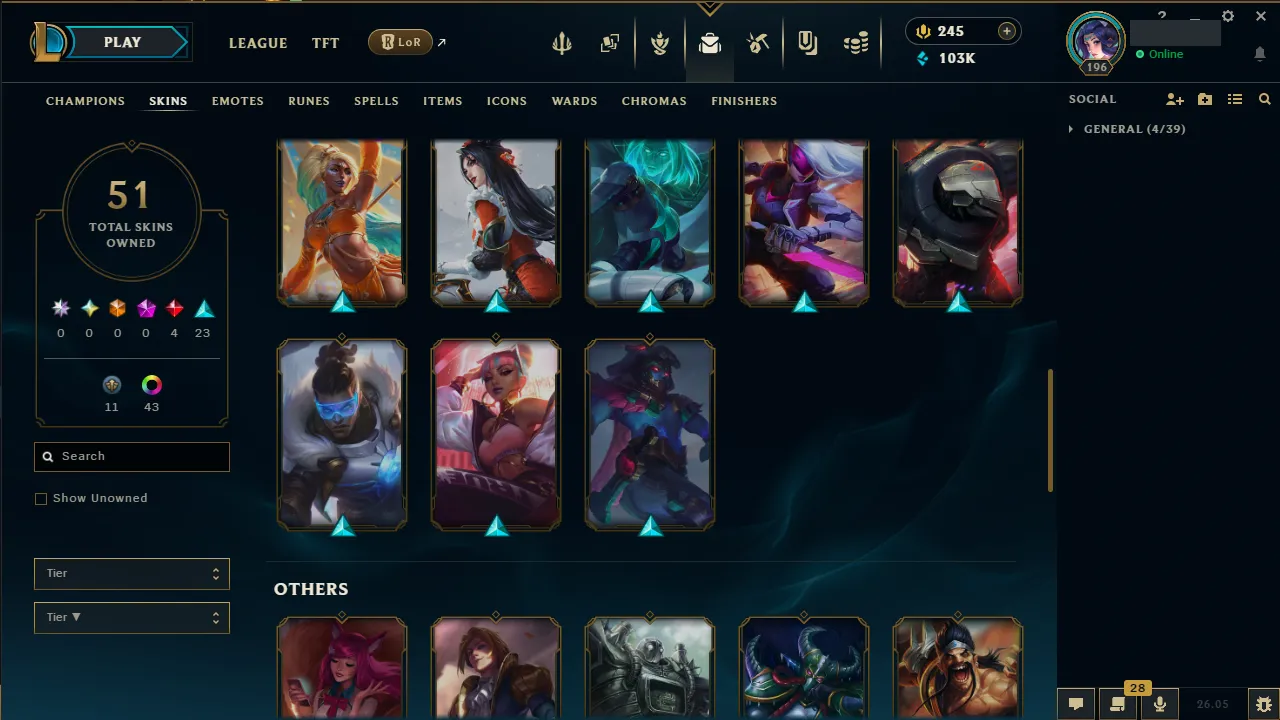Open the microphone voice chat icon
Screen dimensions: 1280x720
pyautogui.click(x=1160, y=703)
